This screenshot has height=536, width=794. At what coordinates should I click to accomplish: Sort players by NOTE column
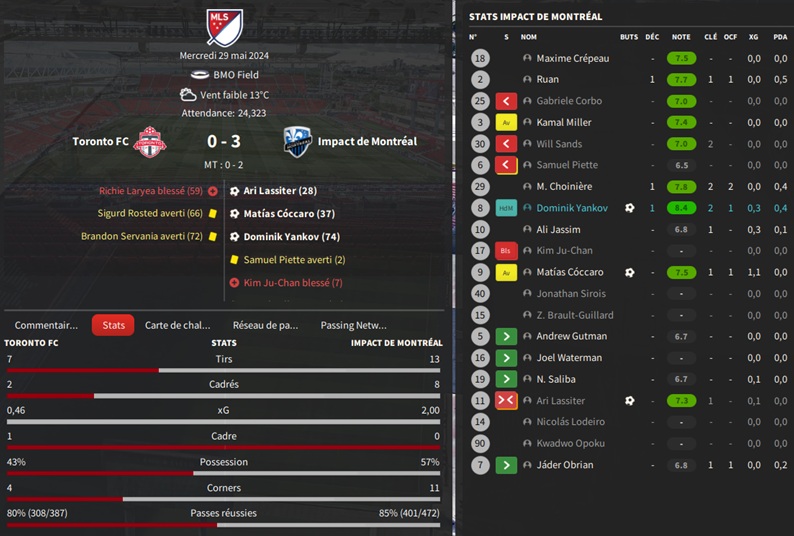(x=681, y=37)
